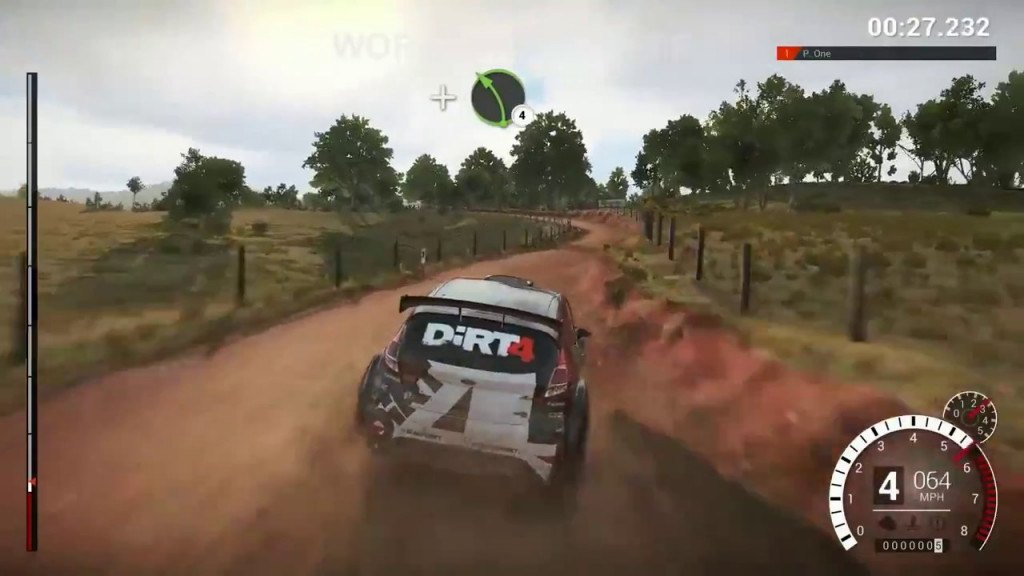Click the green pace note turn icon

pyautogui.click(x=498, y=97)
